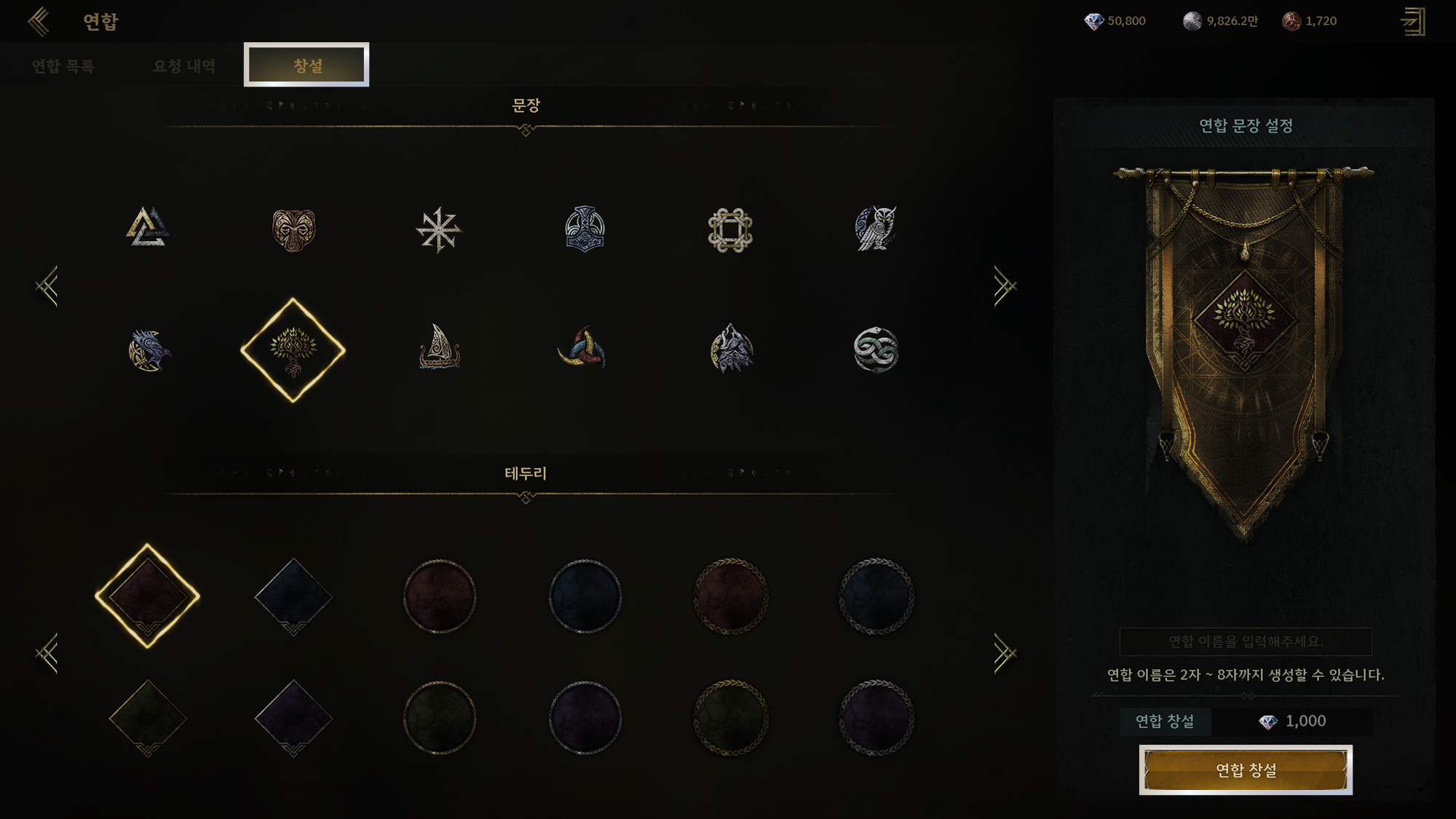1456x819 pixels.
Task: Click the 연합 이름 input field
Action: (1246, 641)
